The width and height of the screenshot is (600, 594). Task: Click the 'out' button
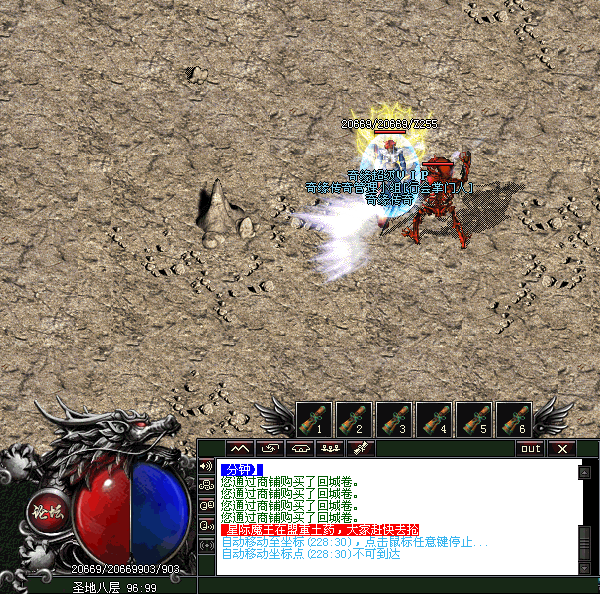531,448
